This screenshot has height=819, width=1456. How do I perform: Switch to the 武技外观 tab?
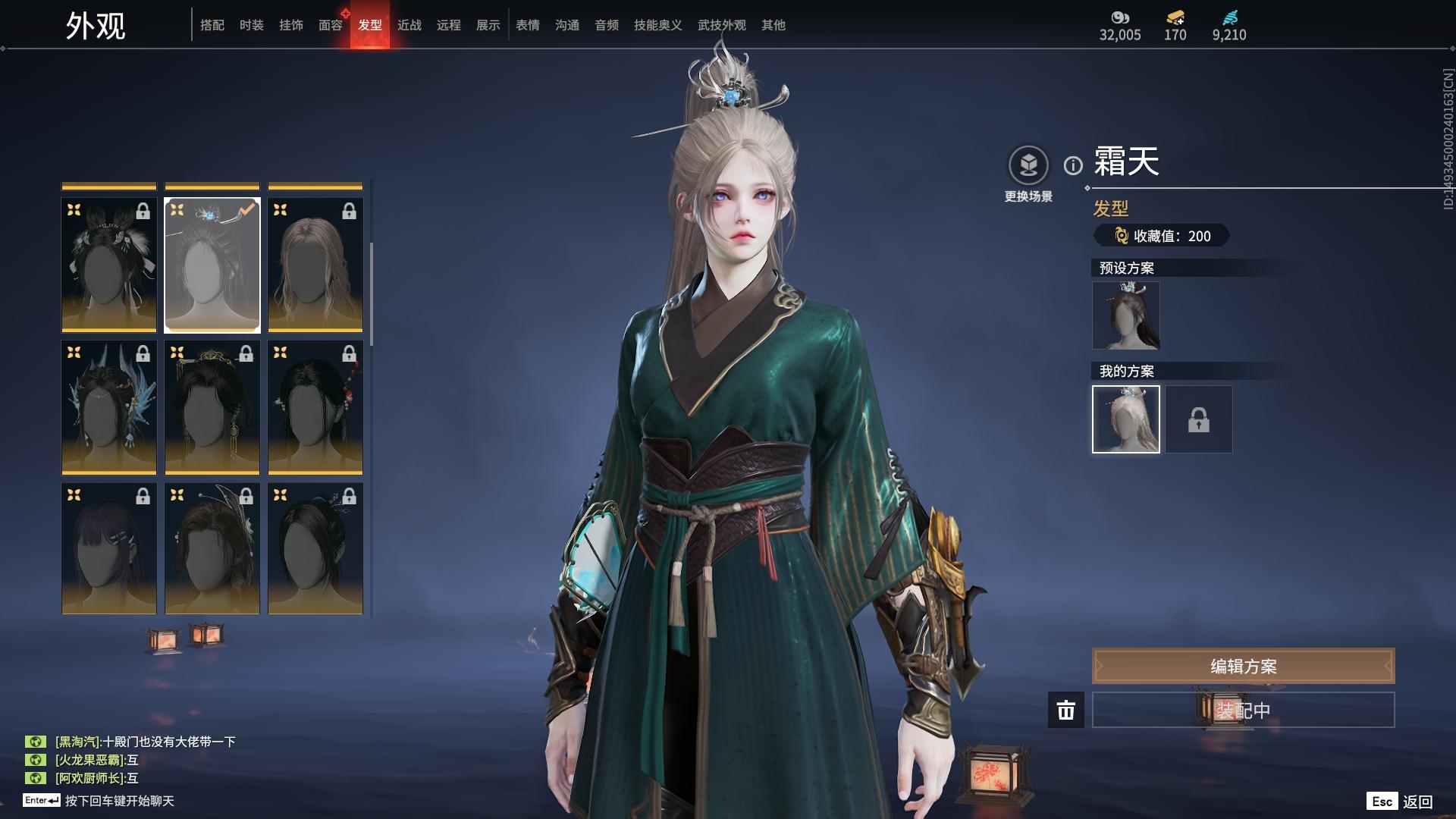722,25
